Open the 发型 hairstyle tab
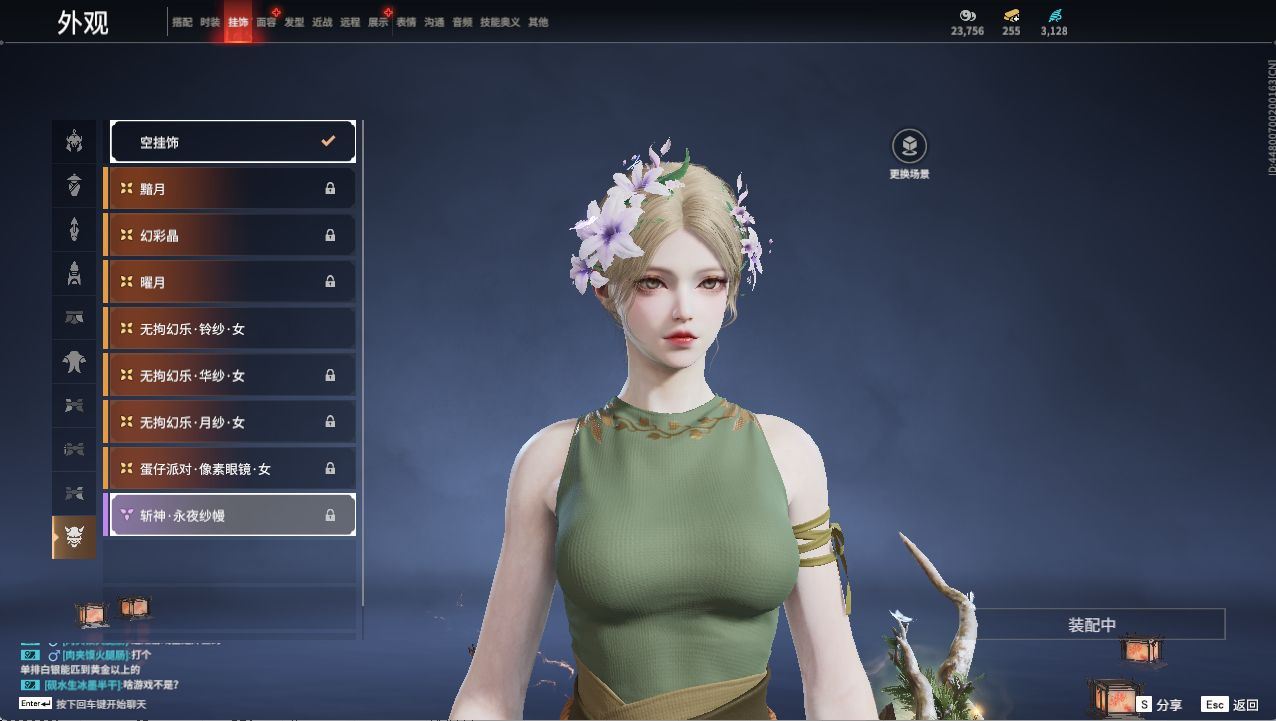The height and width of the screenshot is (721, 1276). coord(294,22)
